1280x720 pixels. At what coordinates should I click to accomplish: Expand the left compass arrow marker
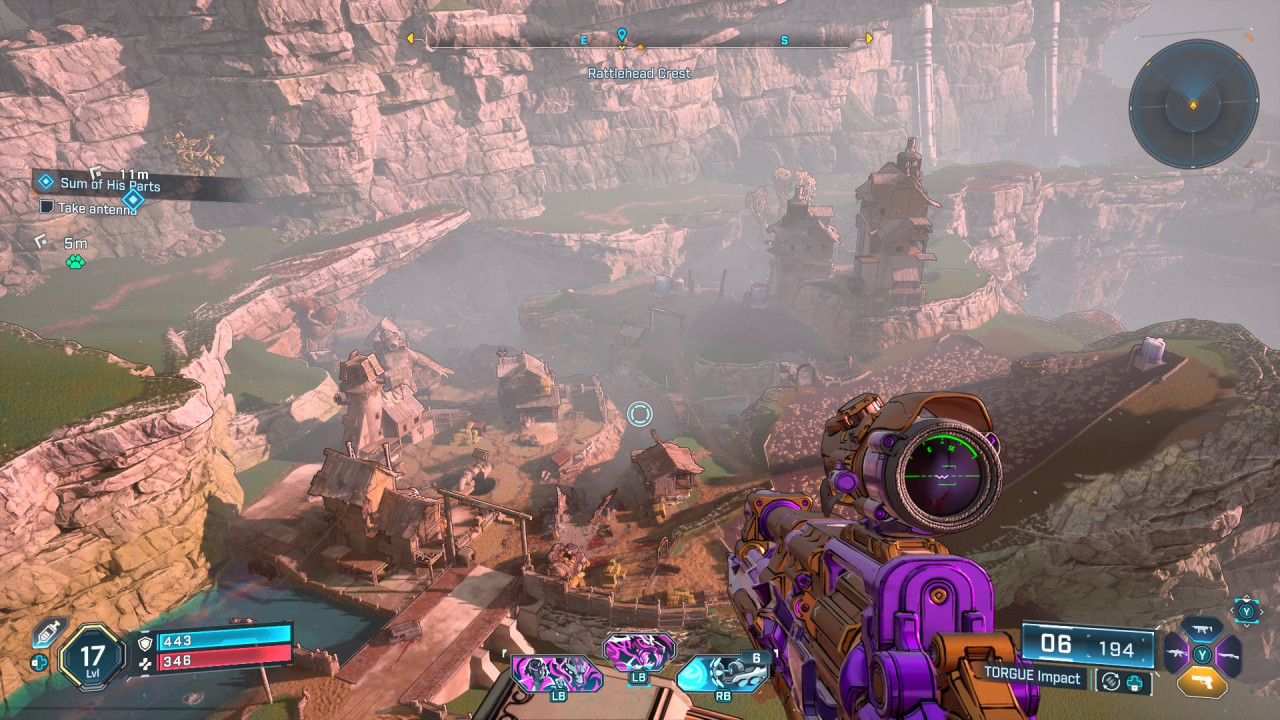[411, 40]
